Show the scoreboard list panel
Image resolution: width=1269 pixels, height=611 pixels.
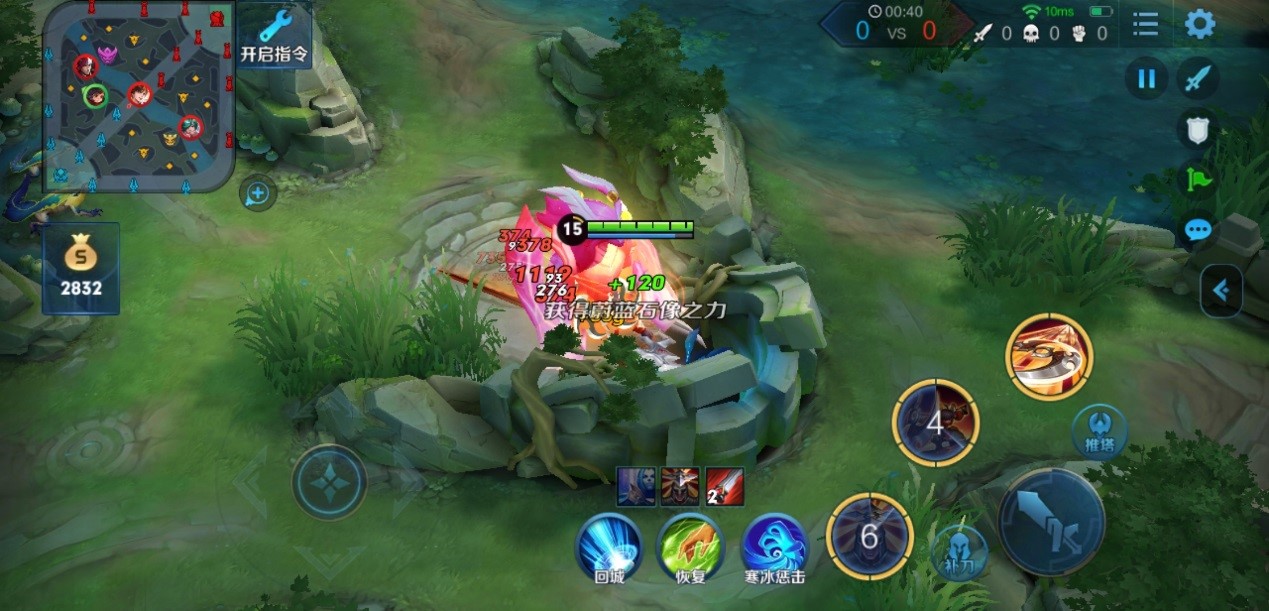[1146, 24]
